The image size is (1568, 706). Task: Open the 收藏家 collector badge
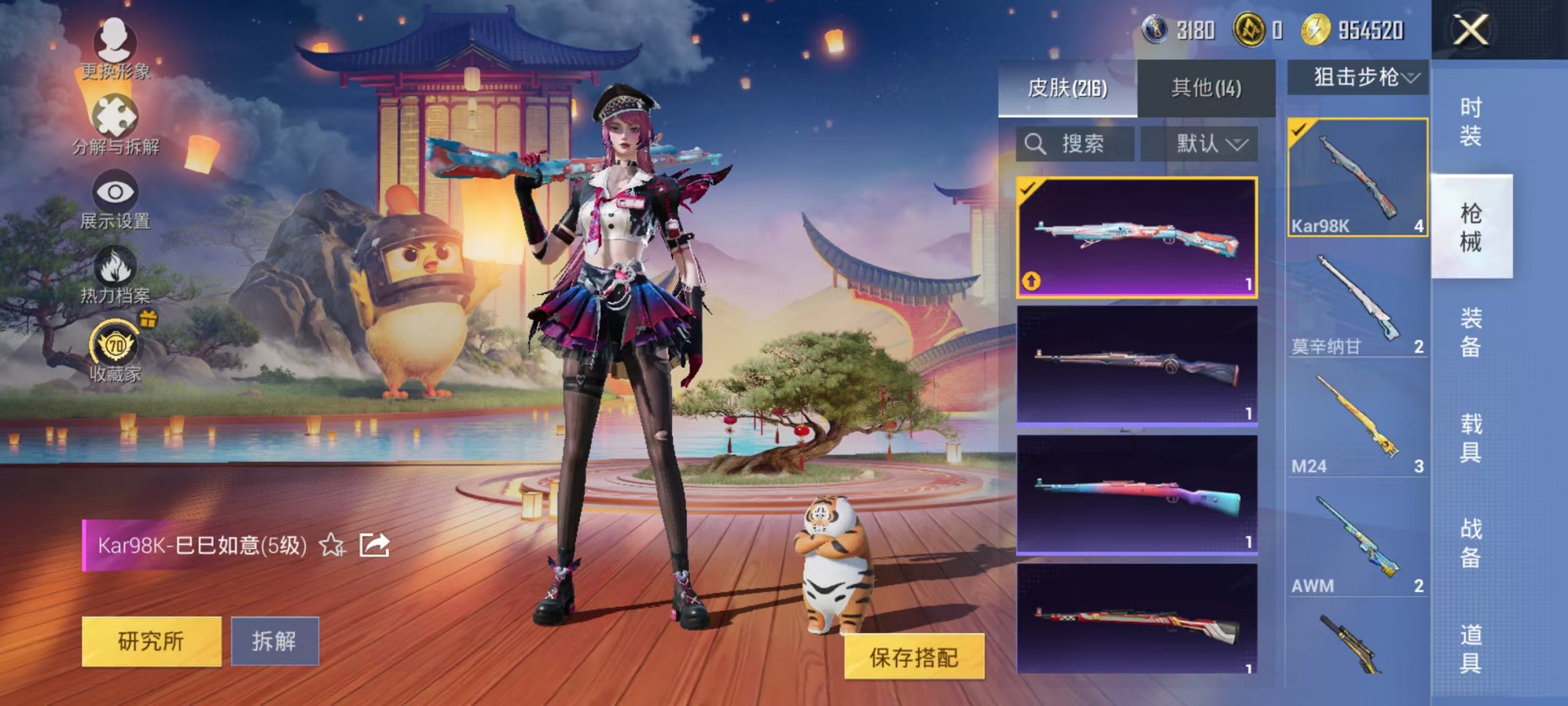point(115,350)
